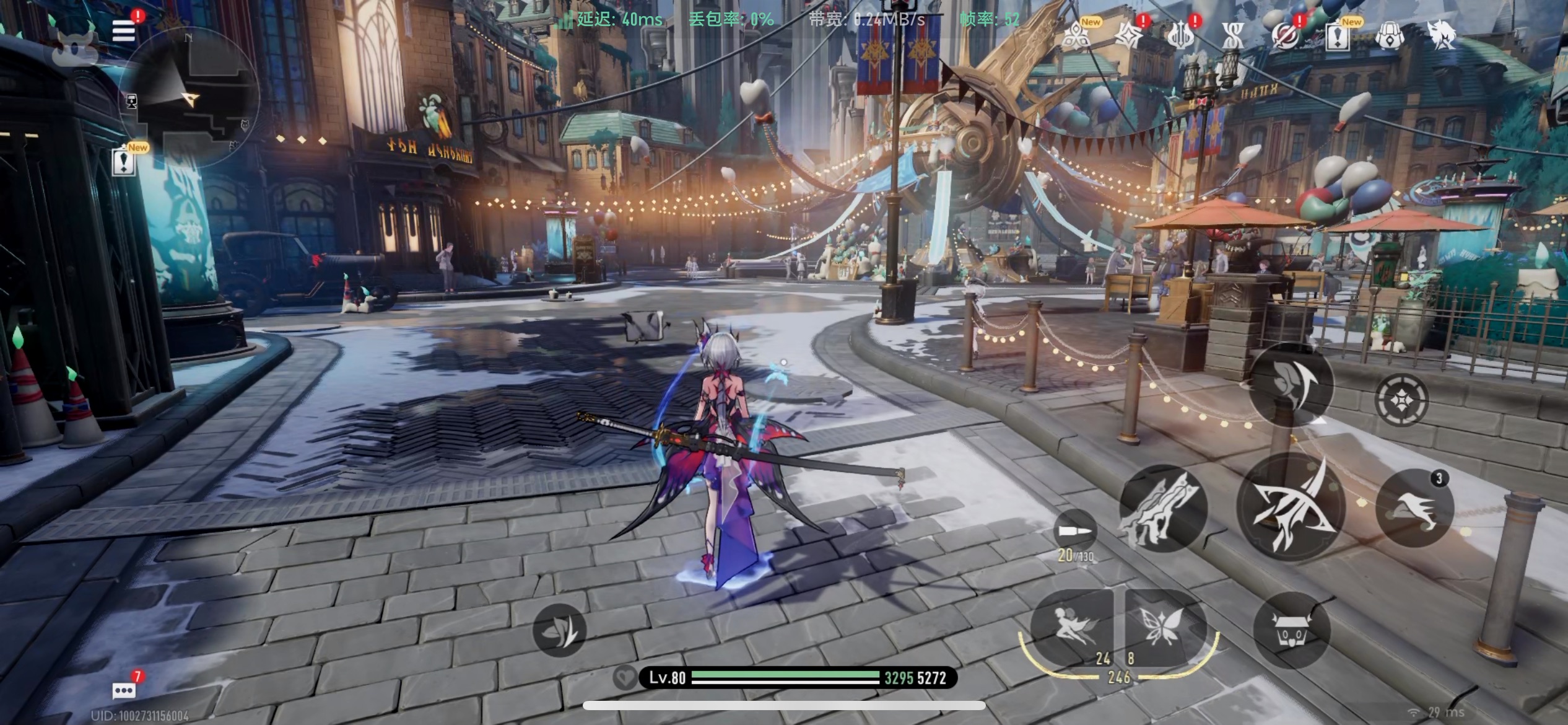Open the hourglass-shaped top bar icon
Screen dimensions: 1568x725
[x=1233, y=37]
